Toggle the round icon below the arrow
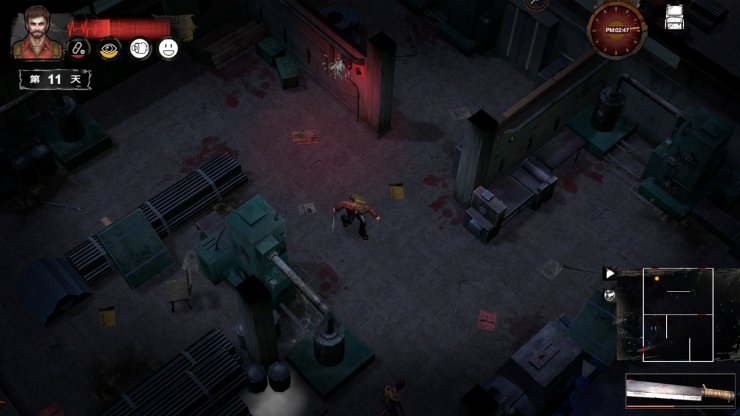This screenshot has width=740, height=416. (610, 293)
